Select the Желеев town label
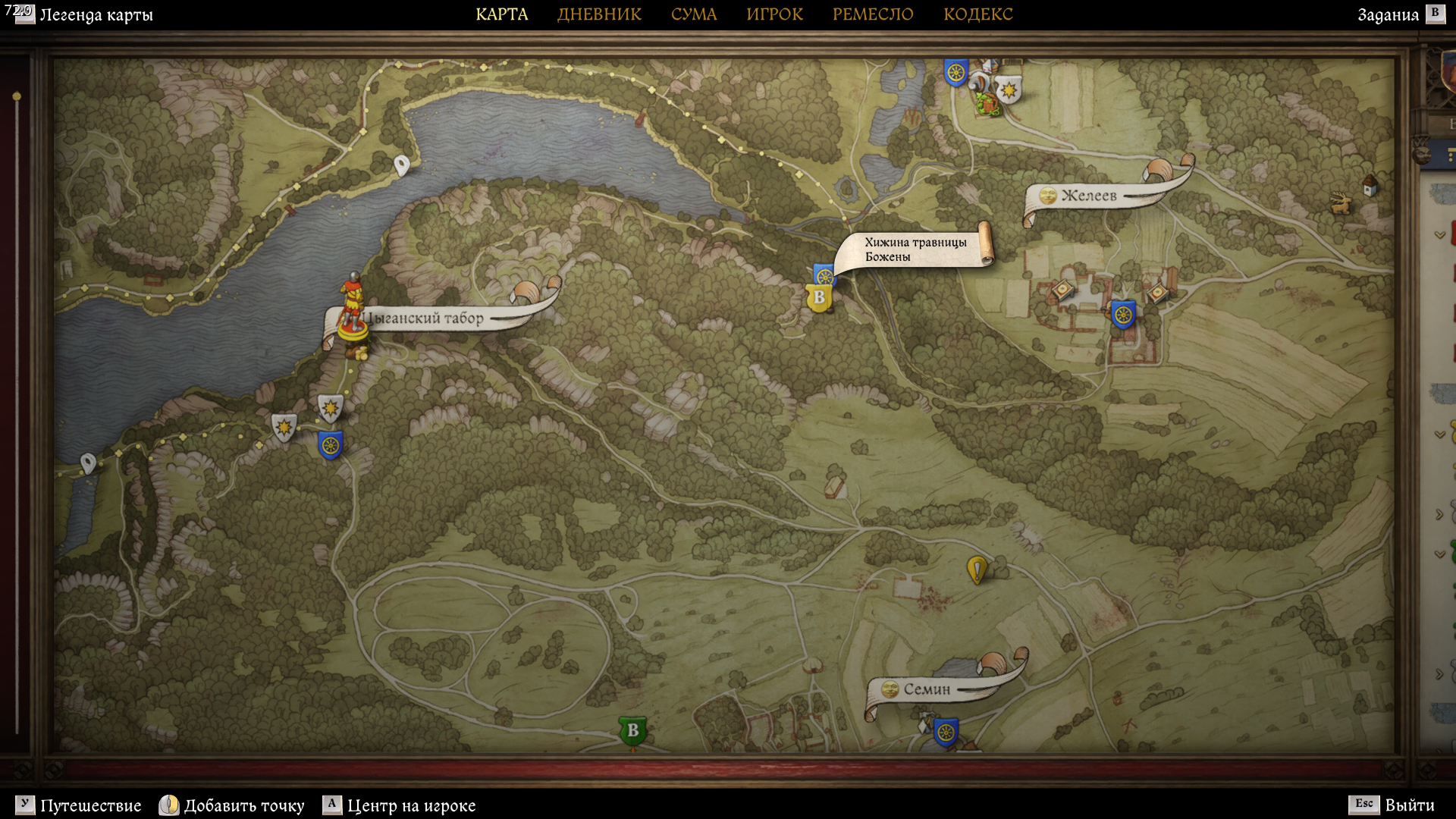The height and width of the screenshot is (819, 1456). coord(1088,196)
